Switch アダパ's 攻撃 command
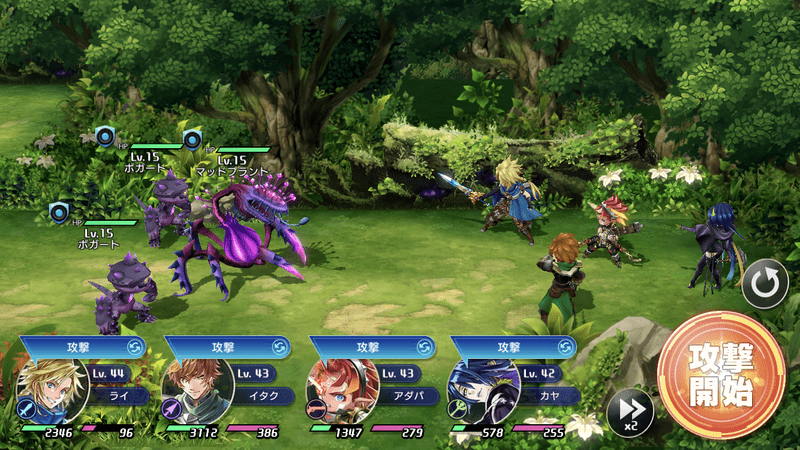The height and width of the screenshot is (450, 800). tap(425, 347)
